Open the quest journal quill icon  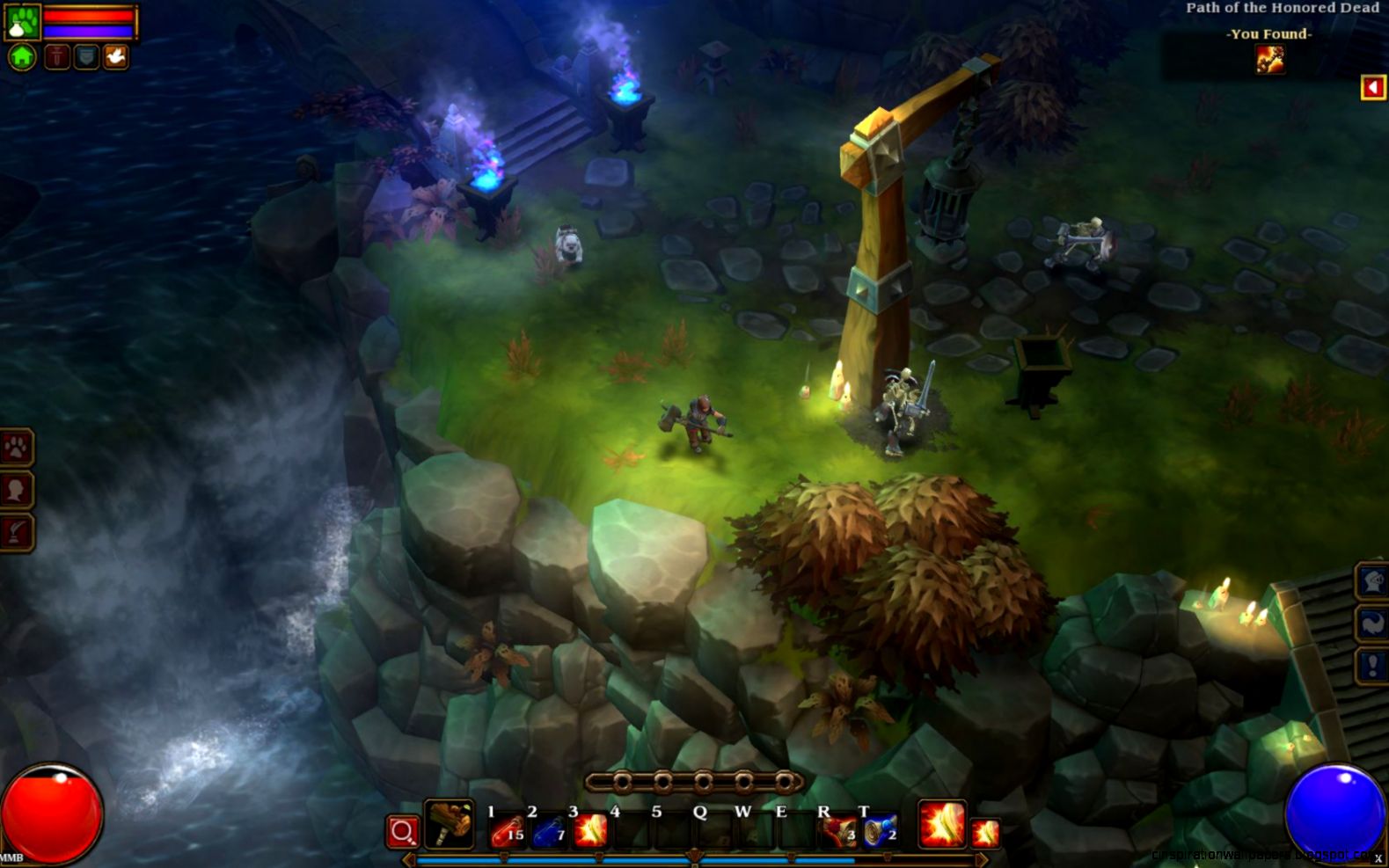pyautogui.click(x=18, y=529)
